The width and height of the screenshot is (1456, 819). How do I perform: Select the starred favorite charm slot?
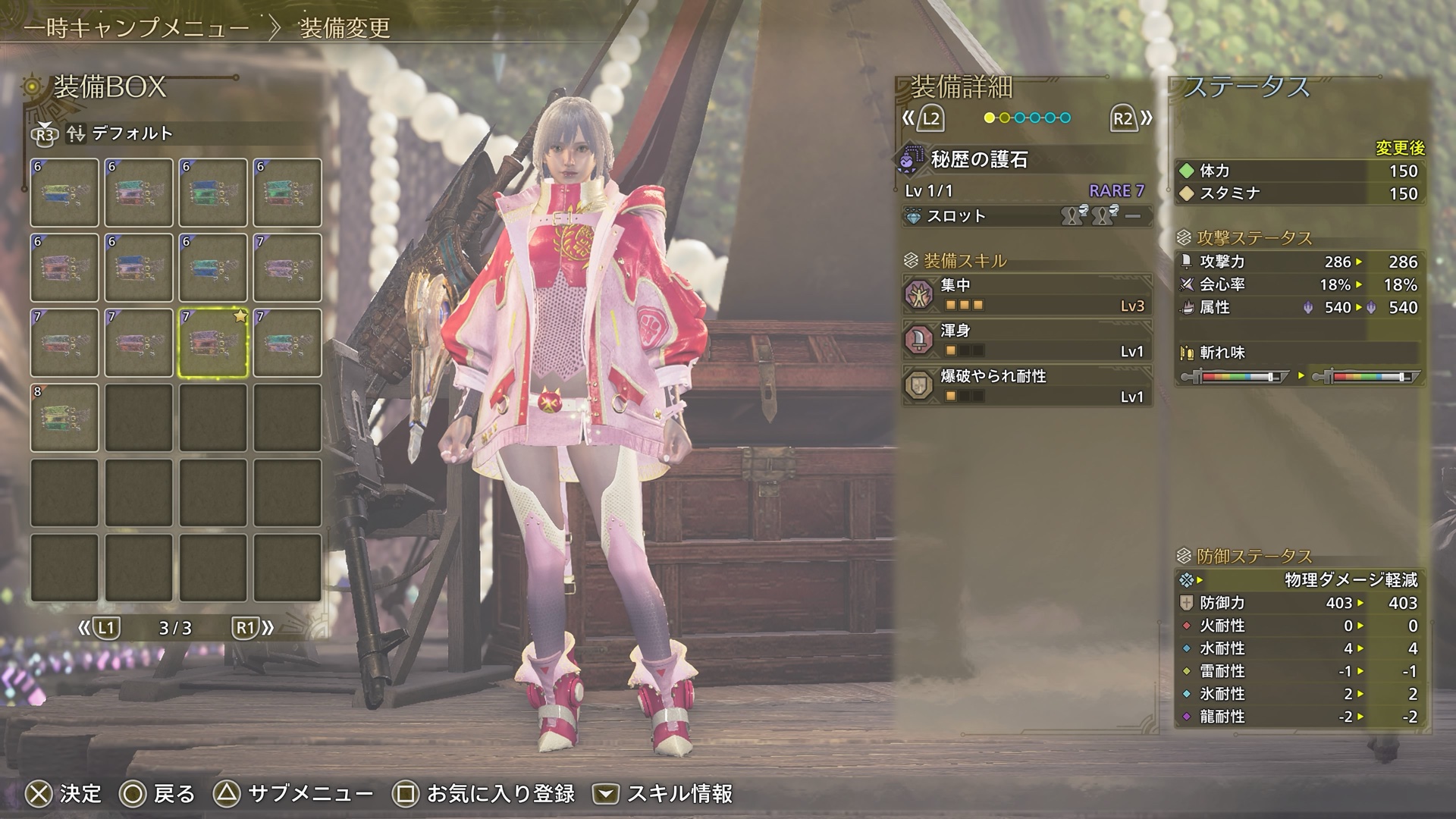(x=213, y=343)
